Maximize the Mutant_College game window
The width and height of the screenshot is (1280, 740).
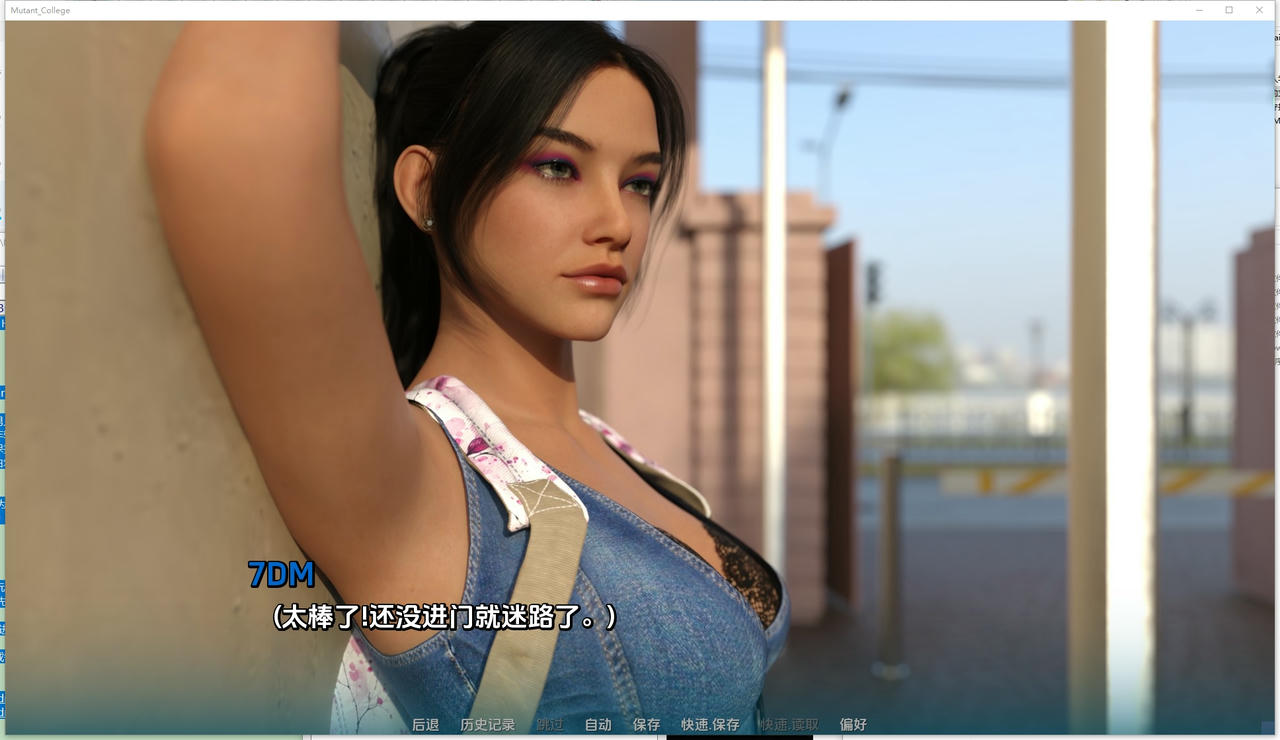(1228, 10)
